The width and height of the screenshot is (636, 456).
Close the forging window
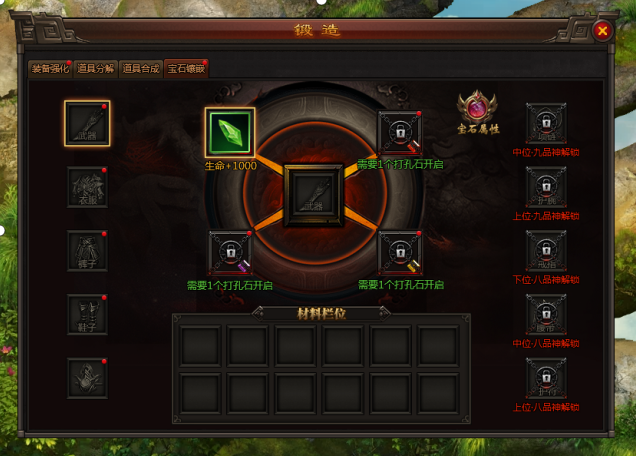click(602, 30)
